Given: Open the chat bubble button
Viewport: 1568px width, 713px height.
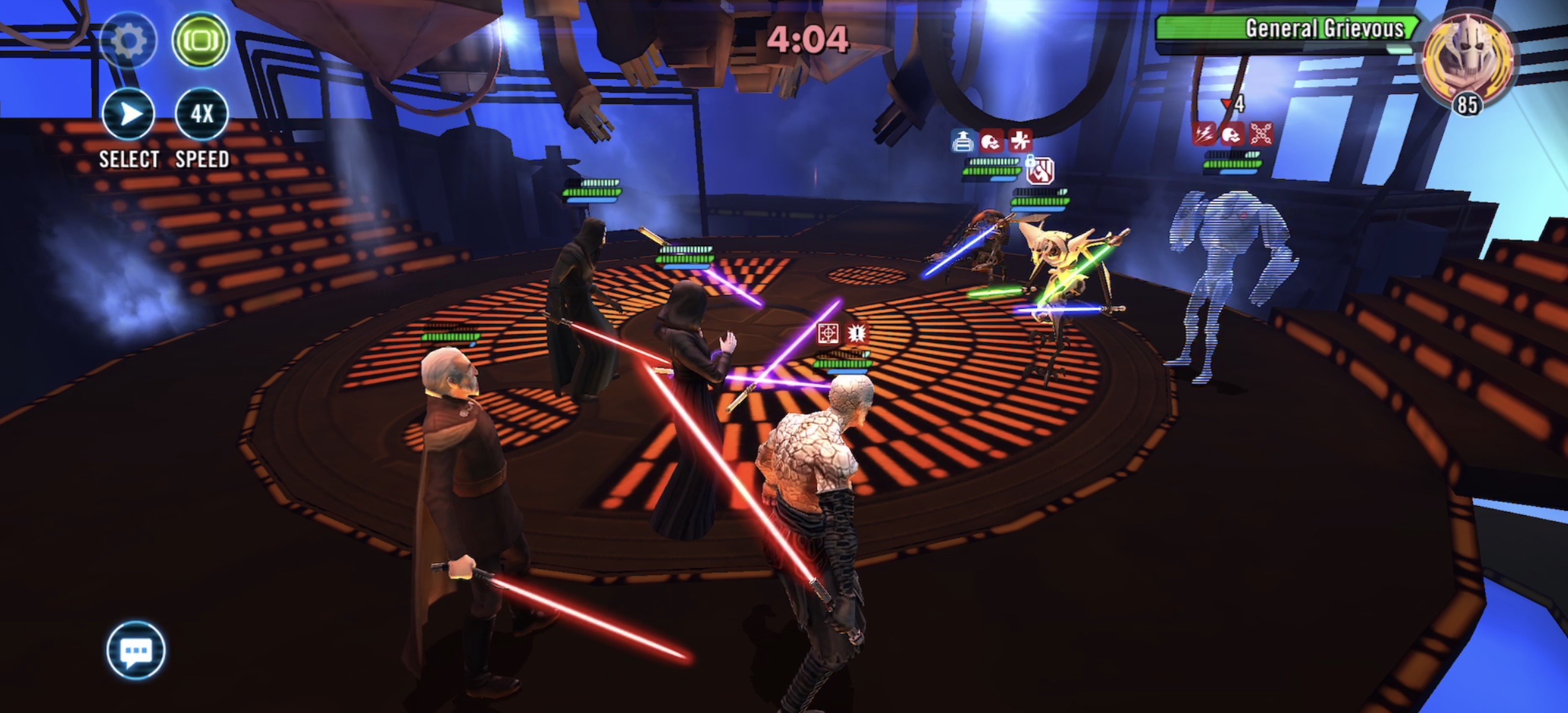Looking at the screenshot, I should 136,650.
